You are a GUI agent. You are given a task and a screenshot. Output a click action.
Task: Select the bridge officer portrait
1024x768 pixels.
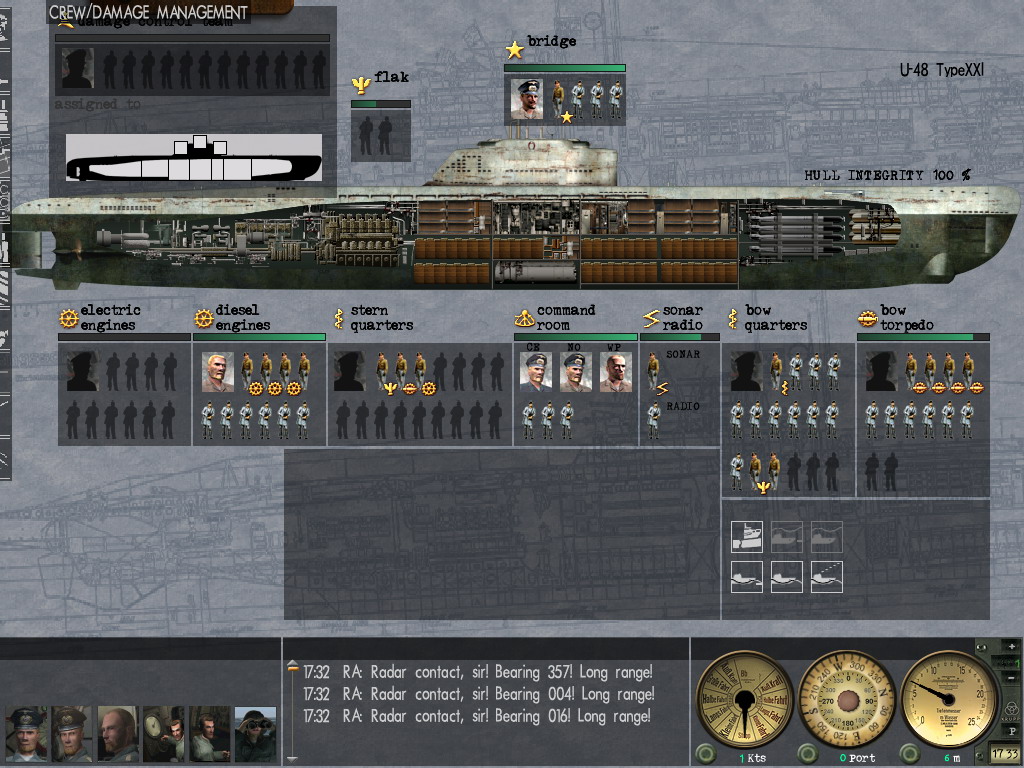pyautogui.click(x=527, y=99)
